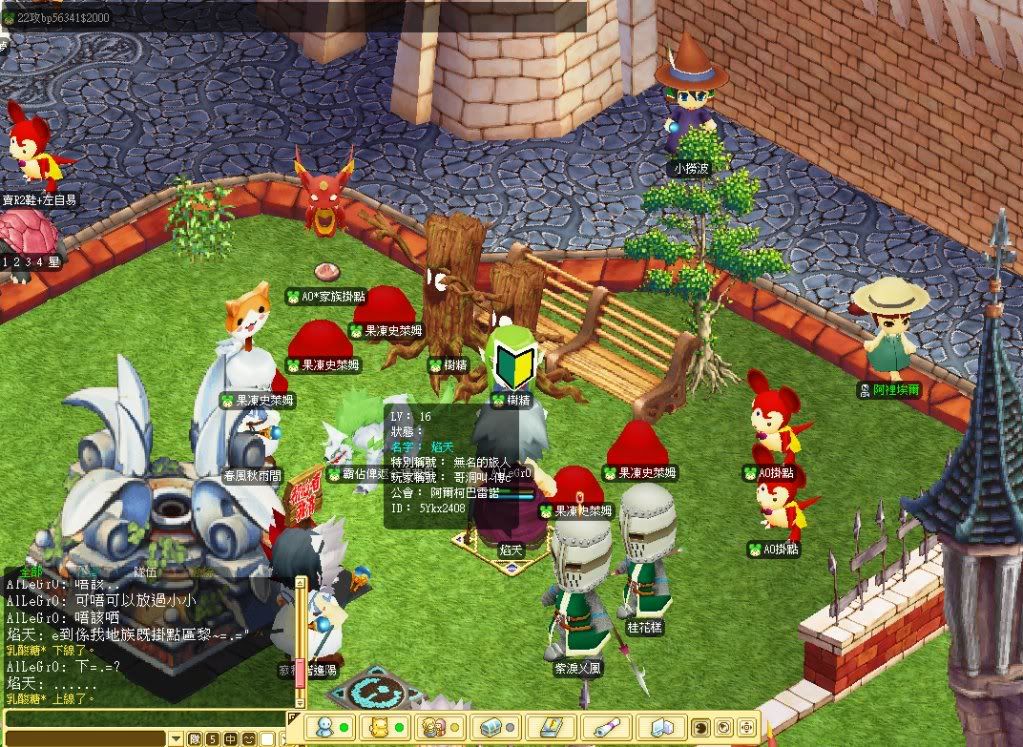Image resolution: width=1023 pixels, height=747 pixels.
Task: Open the lightning skill book
Action: (549, 727)
